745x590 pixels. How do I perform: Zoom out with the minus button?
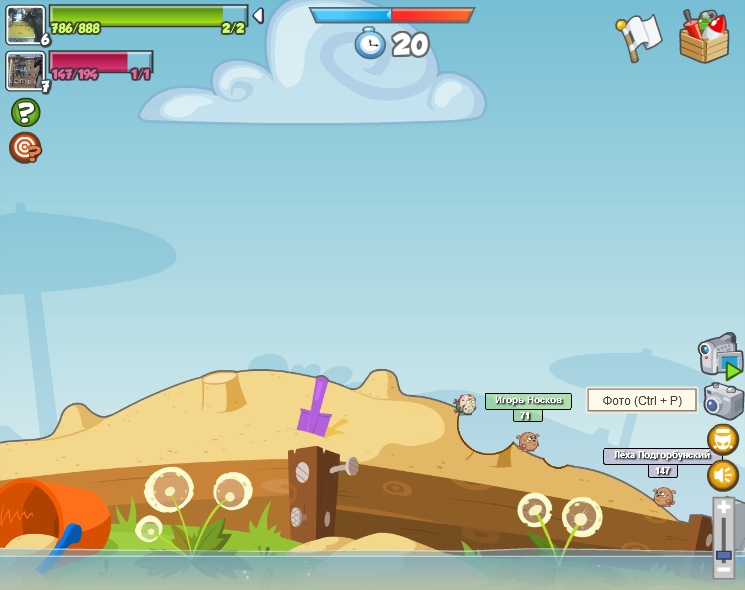click(724, 568)
